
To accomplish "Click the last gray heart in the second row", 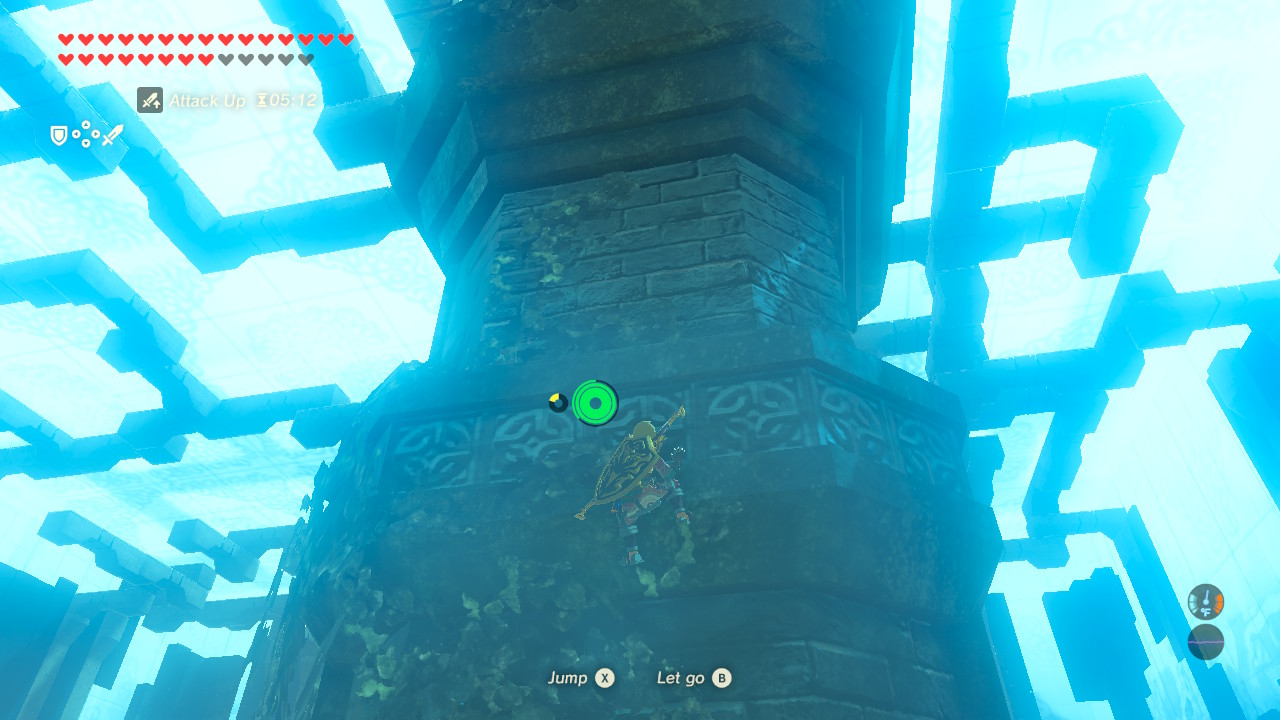I will tap(305, 60).
